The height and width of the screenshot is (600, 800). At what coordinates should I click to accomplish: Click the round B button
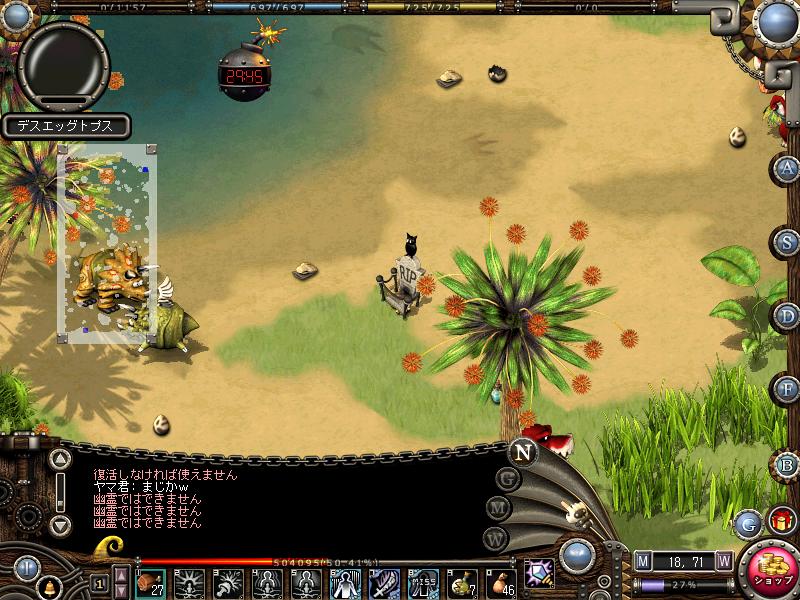coord(788,464)
